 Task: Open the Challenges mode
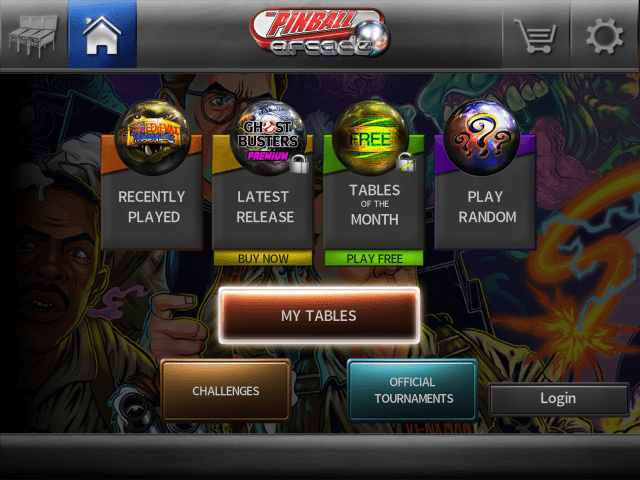[226, 391]
